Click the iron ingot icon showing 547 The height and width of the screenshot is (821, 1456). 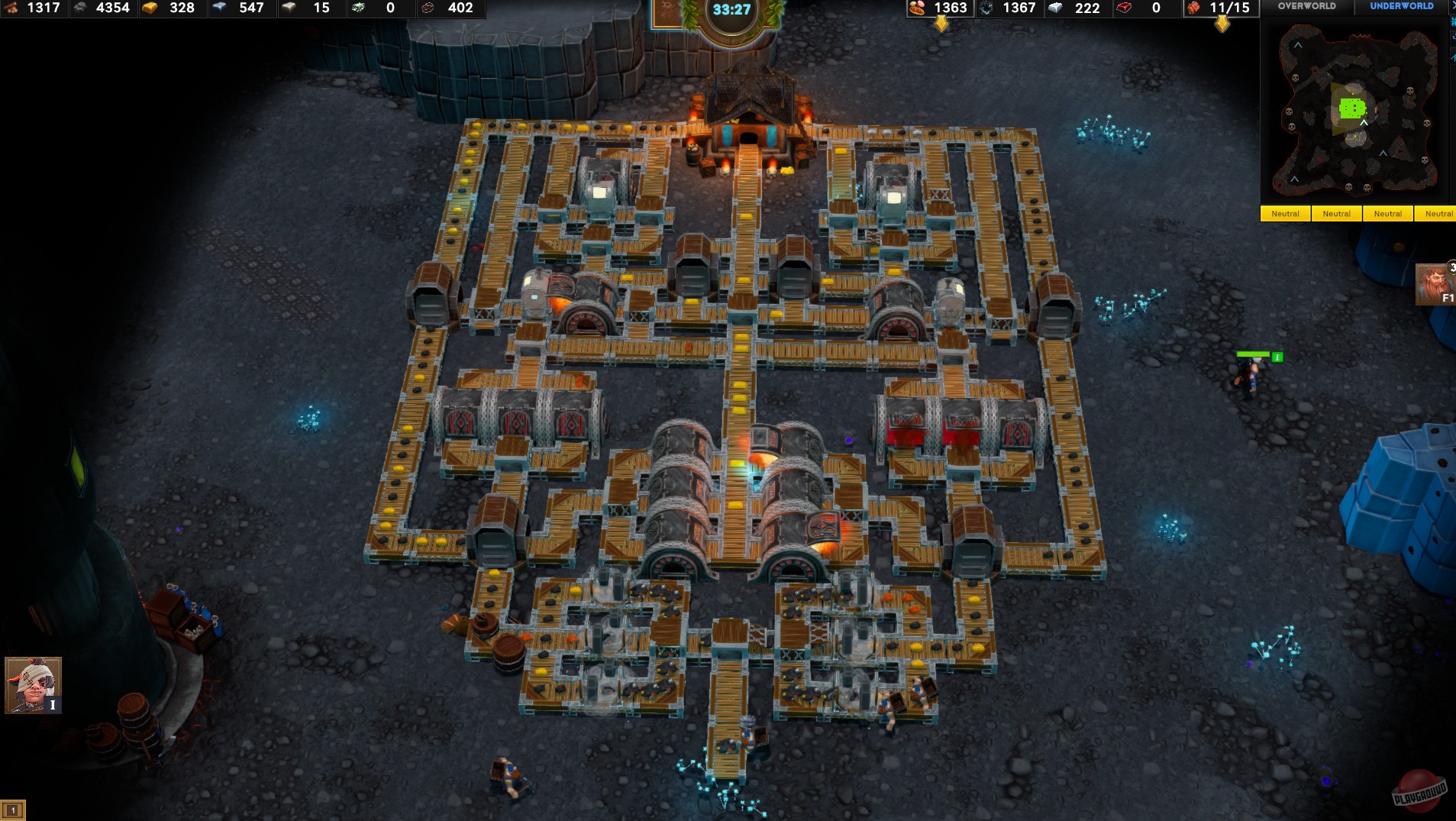pos(221,9)
